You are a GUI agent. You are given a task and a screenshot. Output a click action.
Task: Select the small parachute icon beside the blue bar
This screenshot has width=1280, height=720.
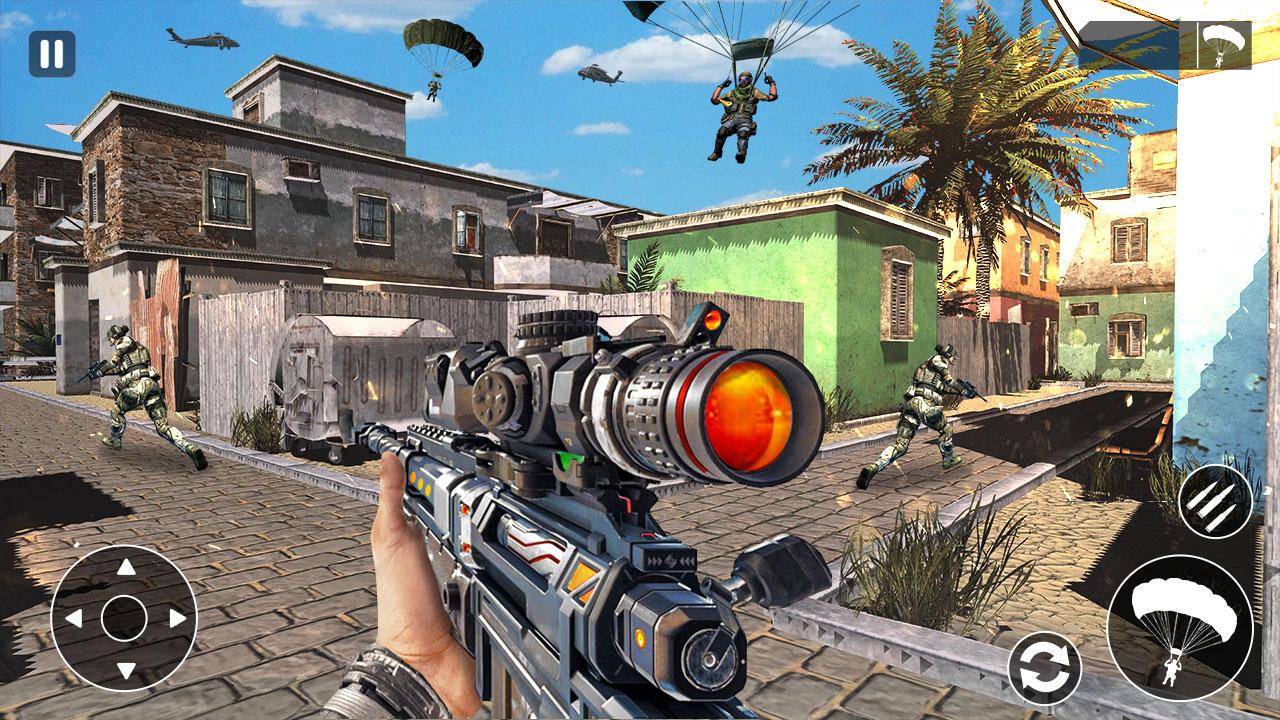[1224, 45]
